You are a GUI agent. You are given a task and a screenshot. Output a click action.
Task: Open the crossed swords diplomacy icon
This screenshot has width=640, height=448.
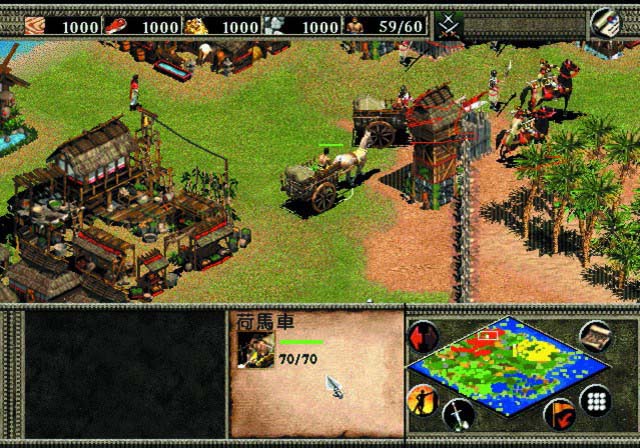(x=447, y=25)
